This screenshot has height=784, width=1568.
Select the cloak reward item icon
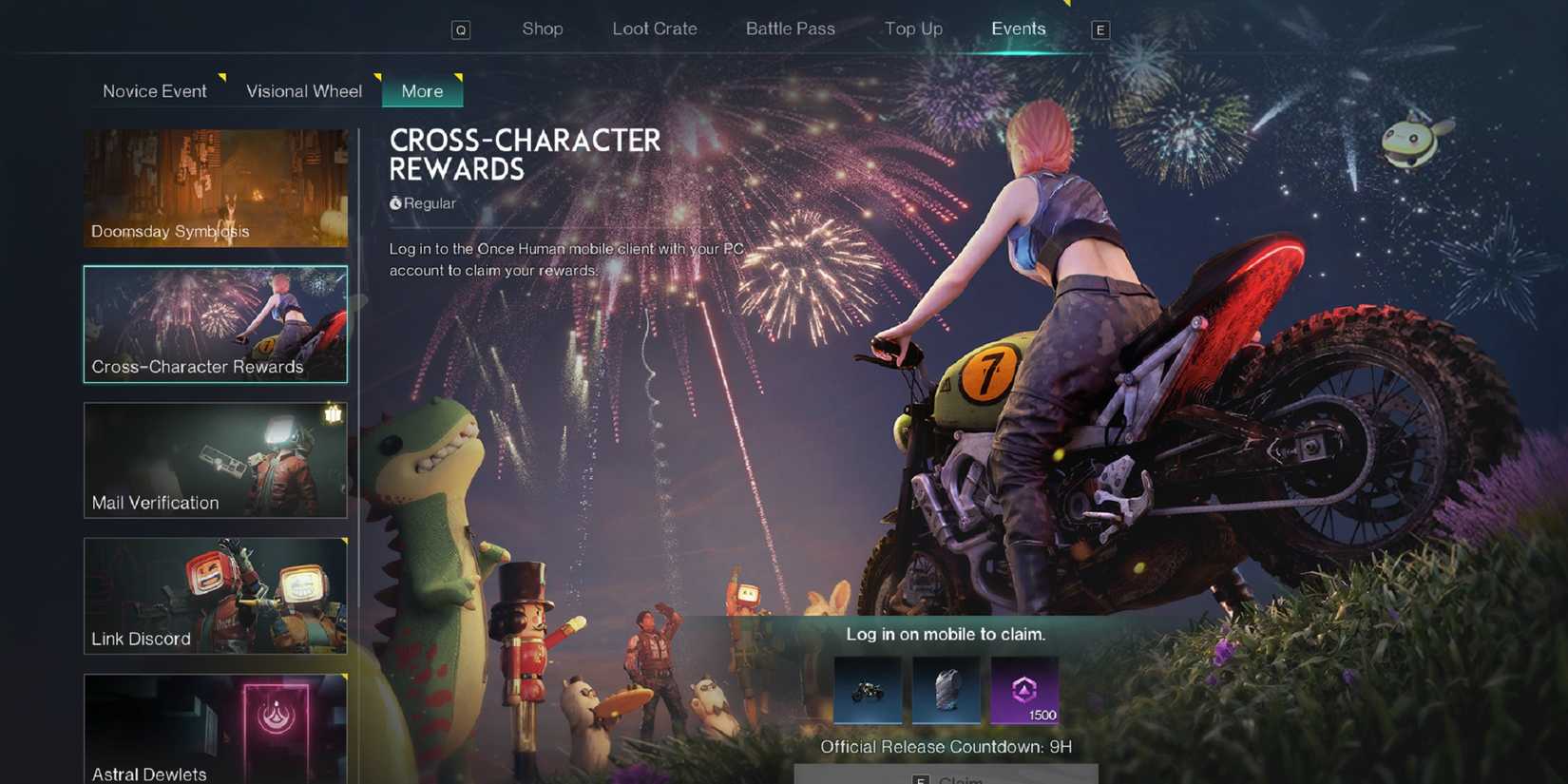[947, 691]
